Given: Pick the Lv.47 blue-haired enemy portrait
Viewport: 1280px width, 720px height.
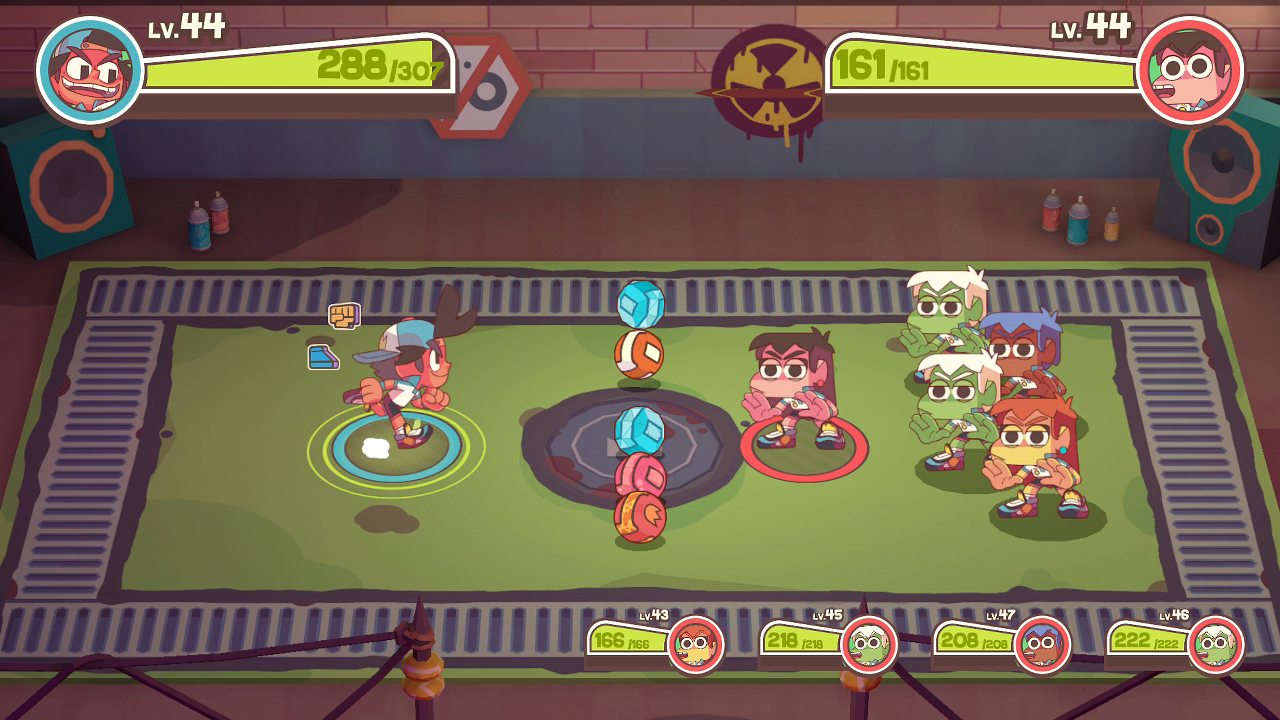Looking at the screenshot, I should 1042,644.
